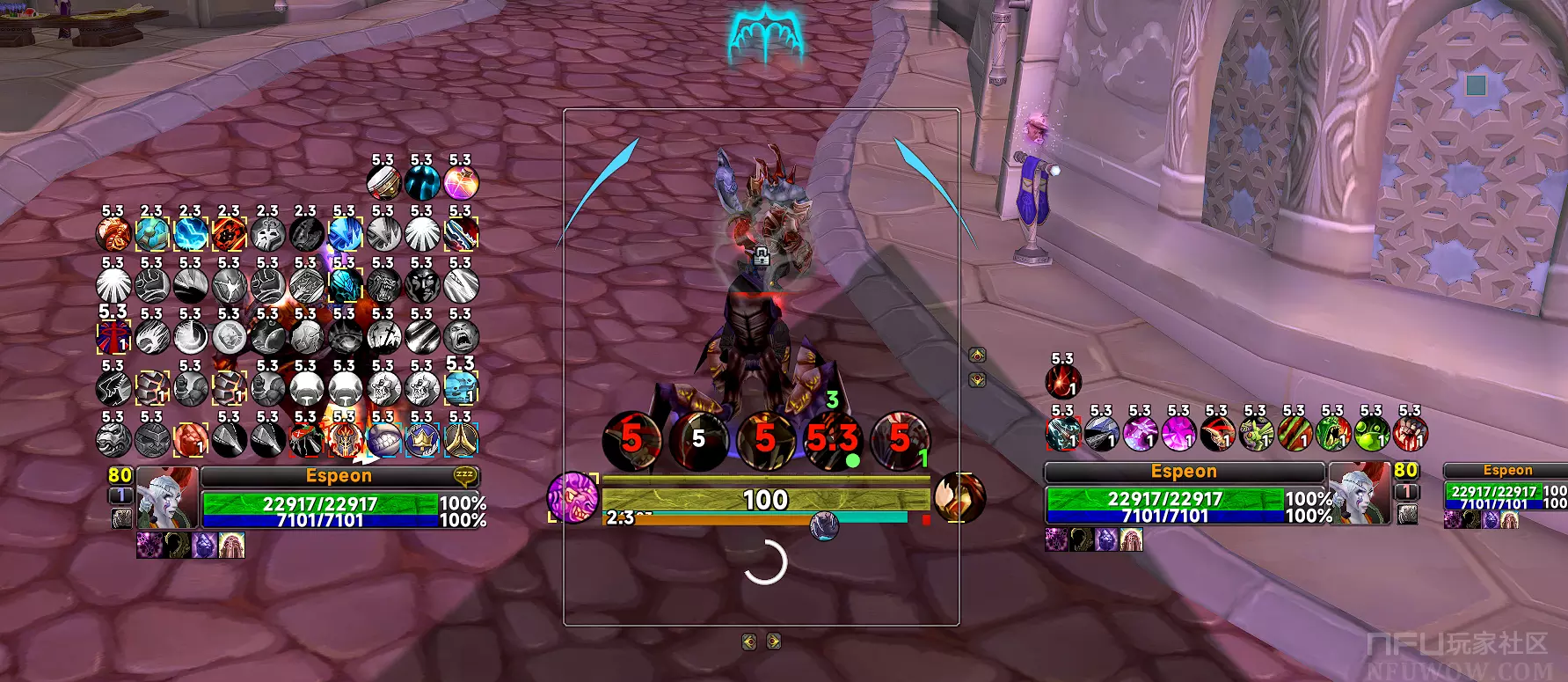Click the red crystal buff icon with stack 1
Screen dimensions: 1568x682
pyautogui.click(x=190, y=439)
